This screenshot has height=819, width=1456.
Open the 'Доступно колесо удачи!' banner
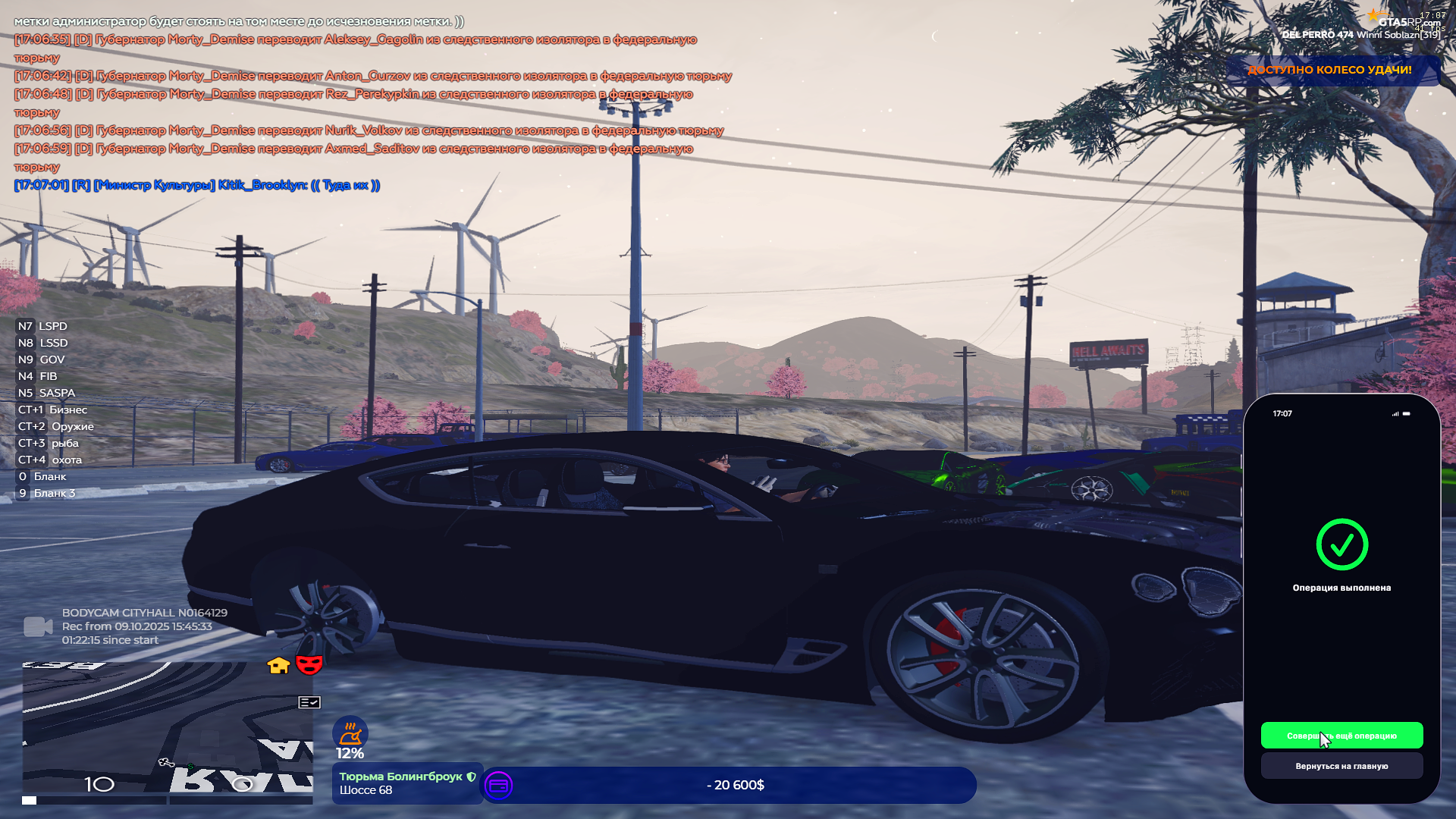point(1330,70)
